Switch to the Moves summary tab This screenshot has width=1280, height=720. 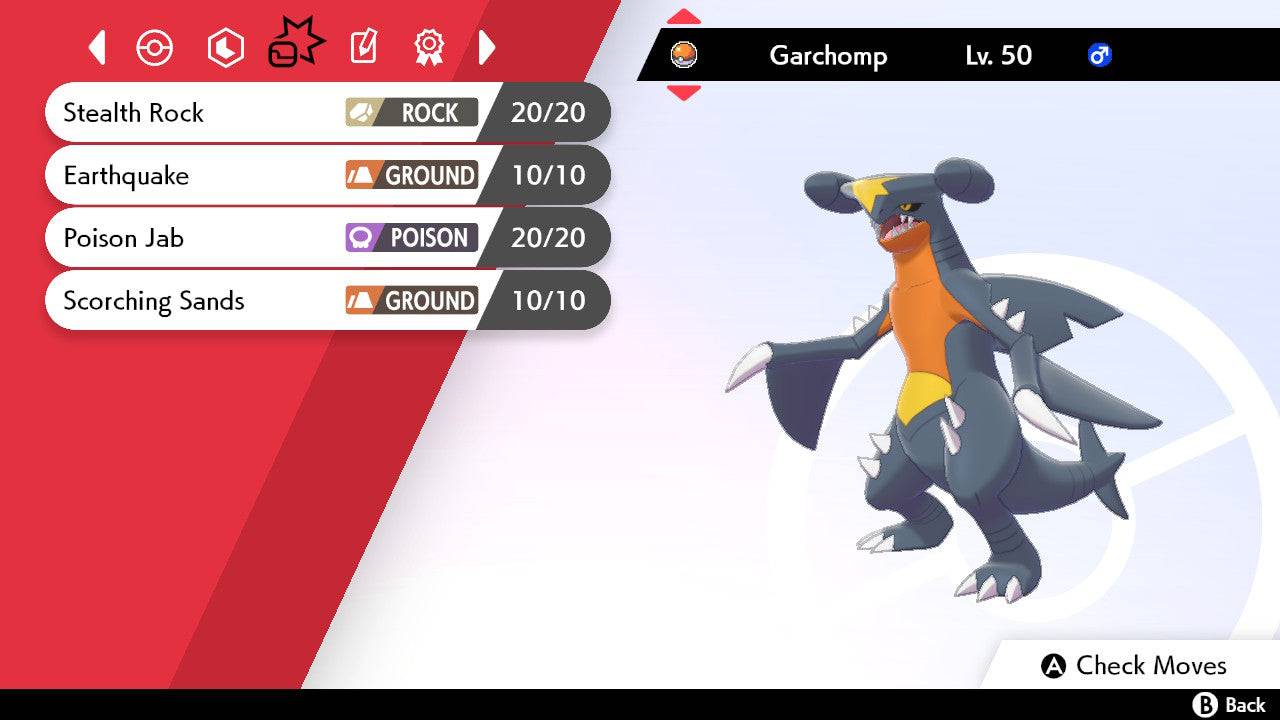[x=295, y=43]
